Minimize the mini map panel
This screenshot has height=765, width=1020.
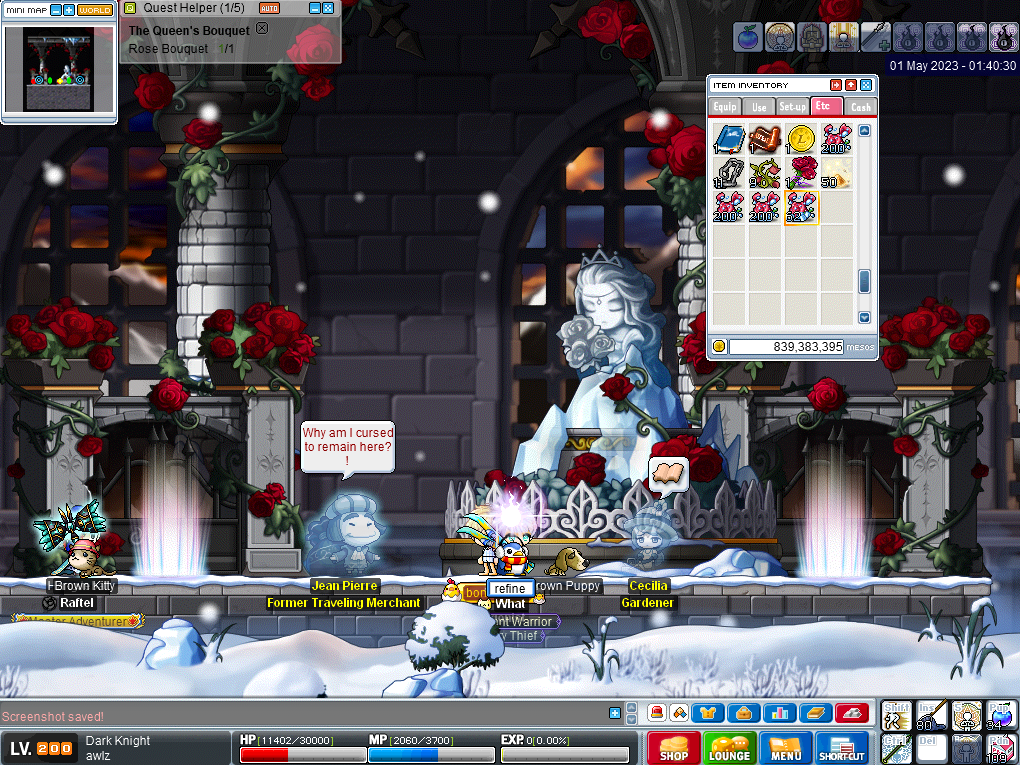pos(55,10)
